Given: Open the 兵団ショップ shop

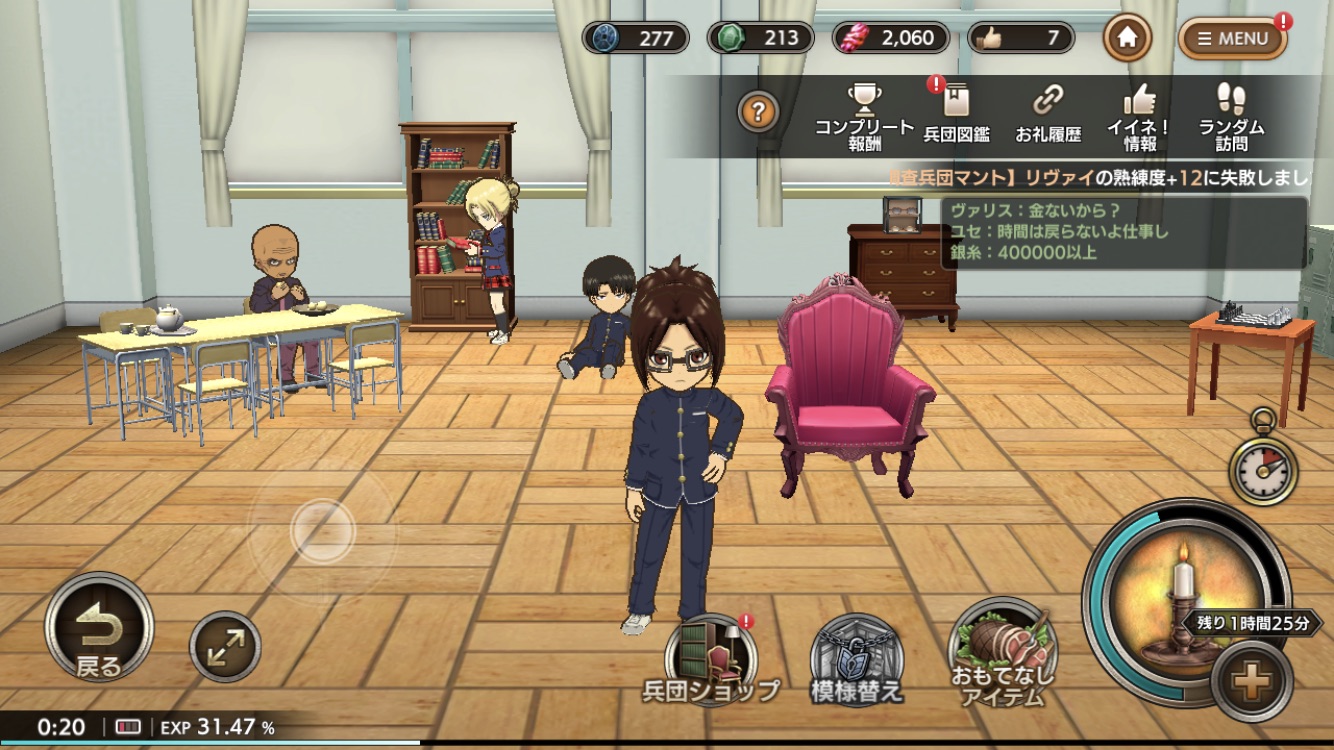Looking at the screenshot, I should tap(711, 658).
